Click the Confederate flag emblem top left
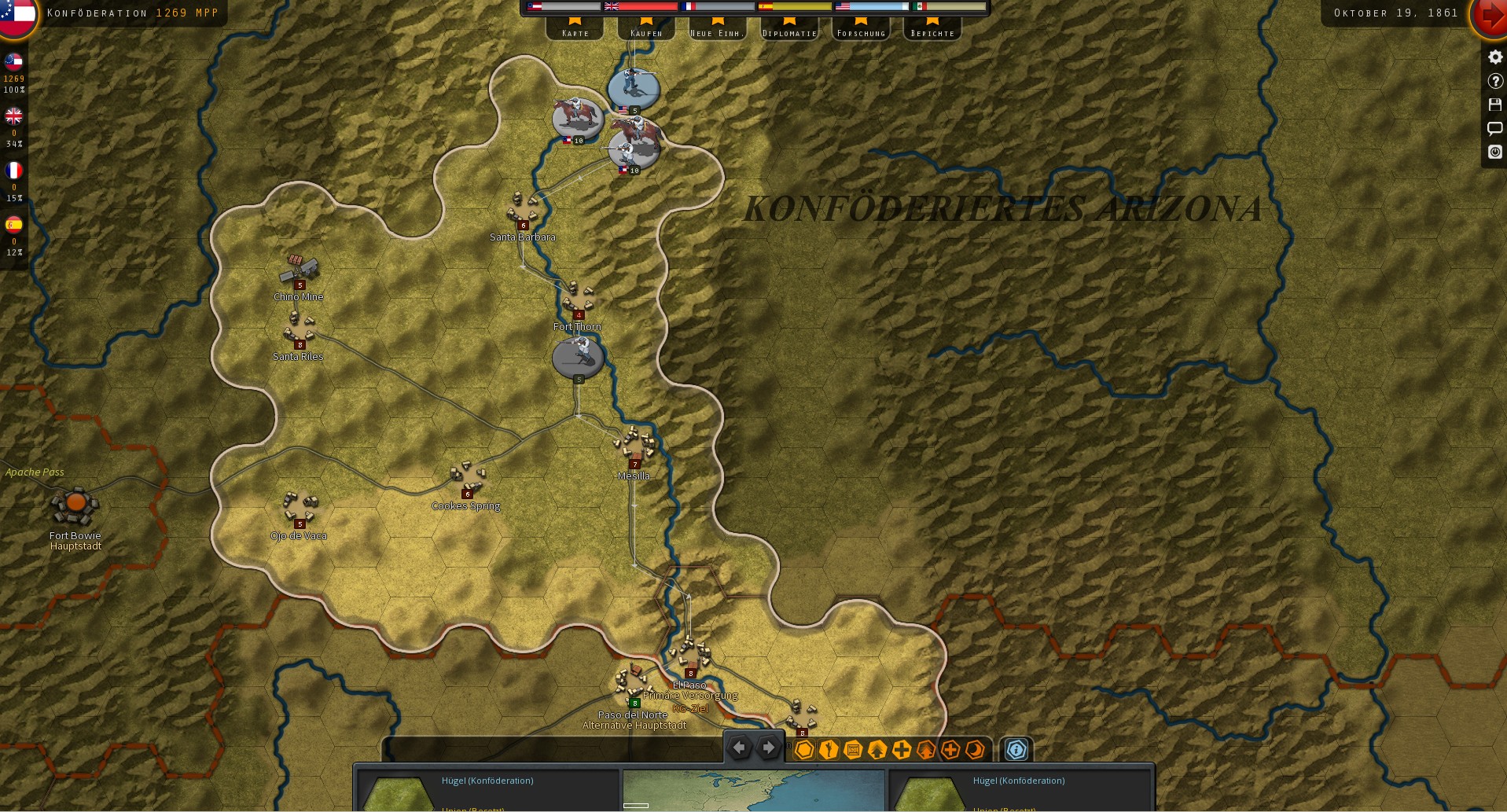The image size is (1507, 812). [17, 17]
